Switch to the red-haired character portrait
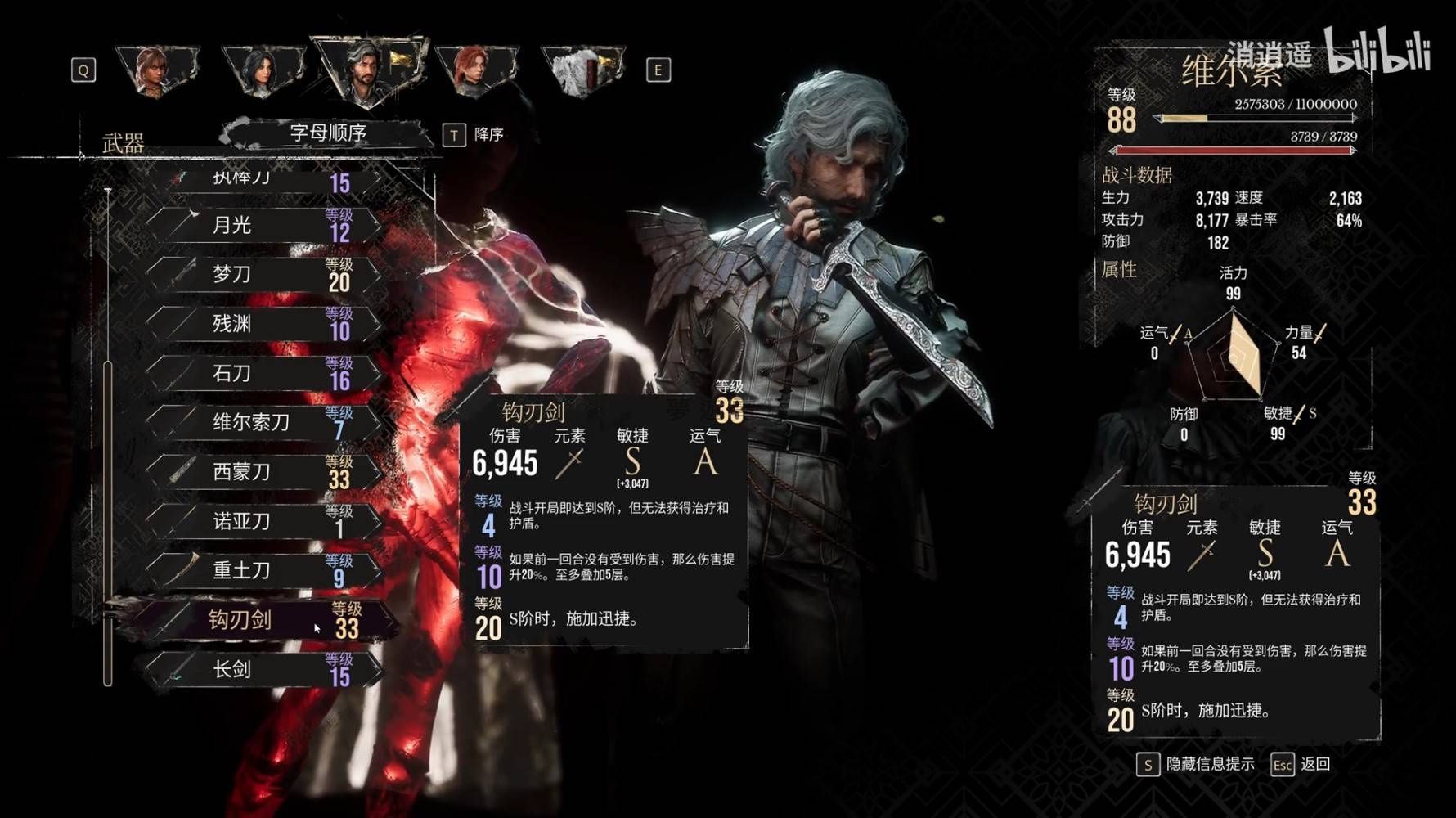Screen dimensions: 1456x818 [x=475, y=71]
